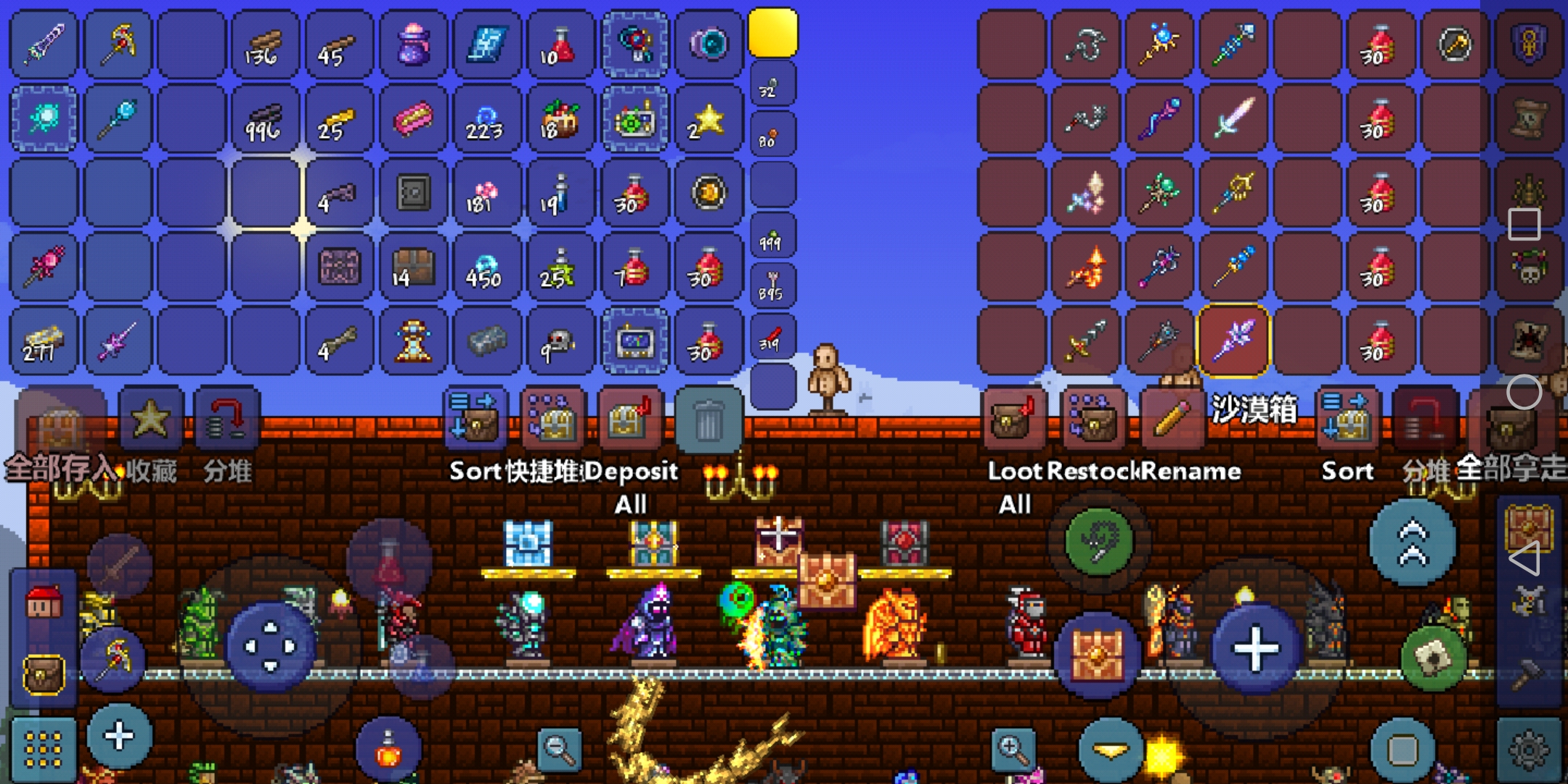Rename the chest with the pencil button

(1170, 419)
